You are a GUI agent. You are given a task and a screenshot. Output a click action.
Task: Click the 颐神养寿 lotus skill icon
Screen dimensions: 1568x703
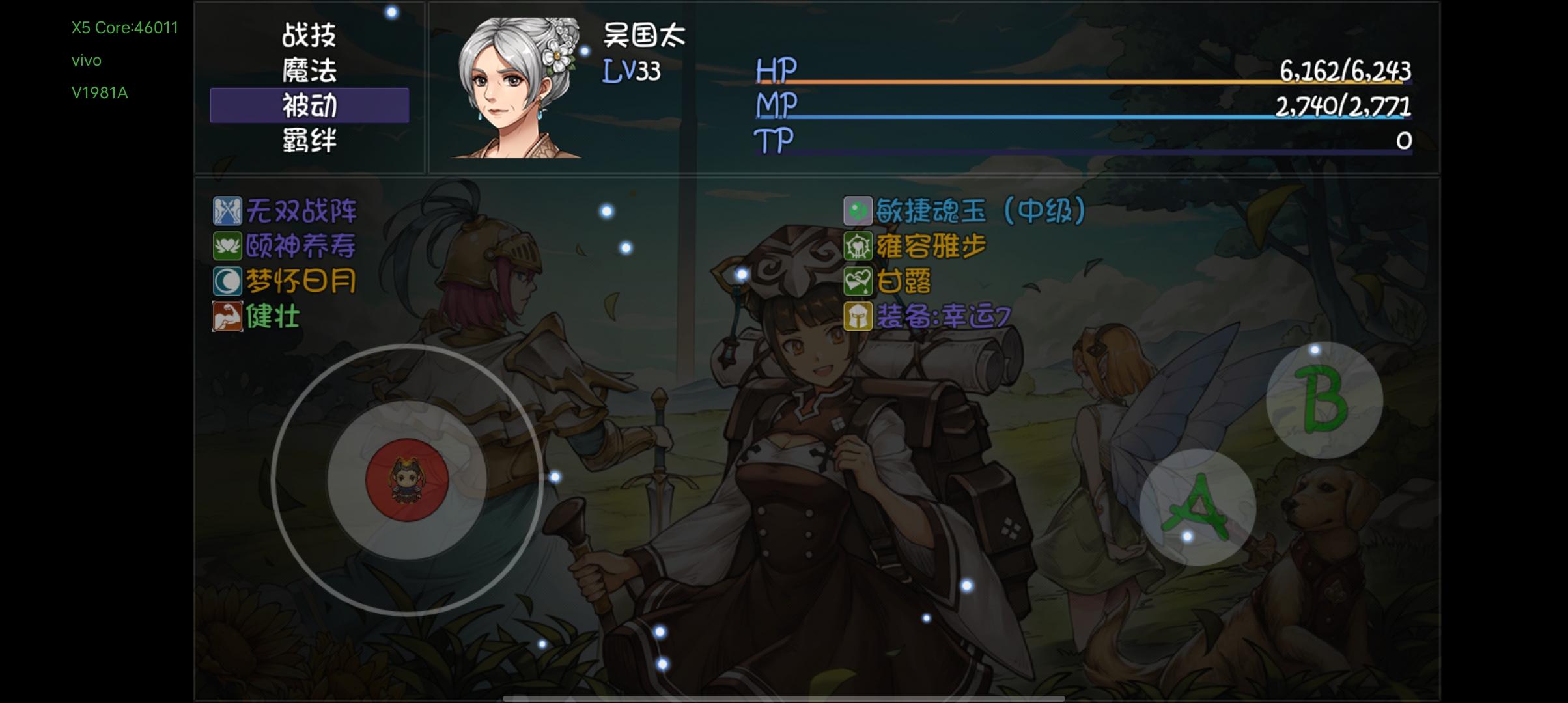(226, 246)
